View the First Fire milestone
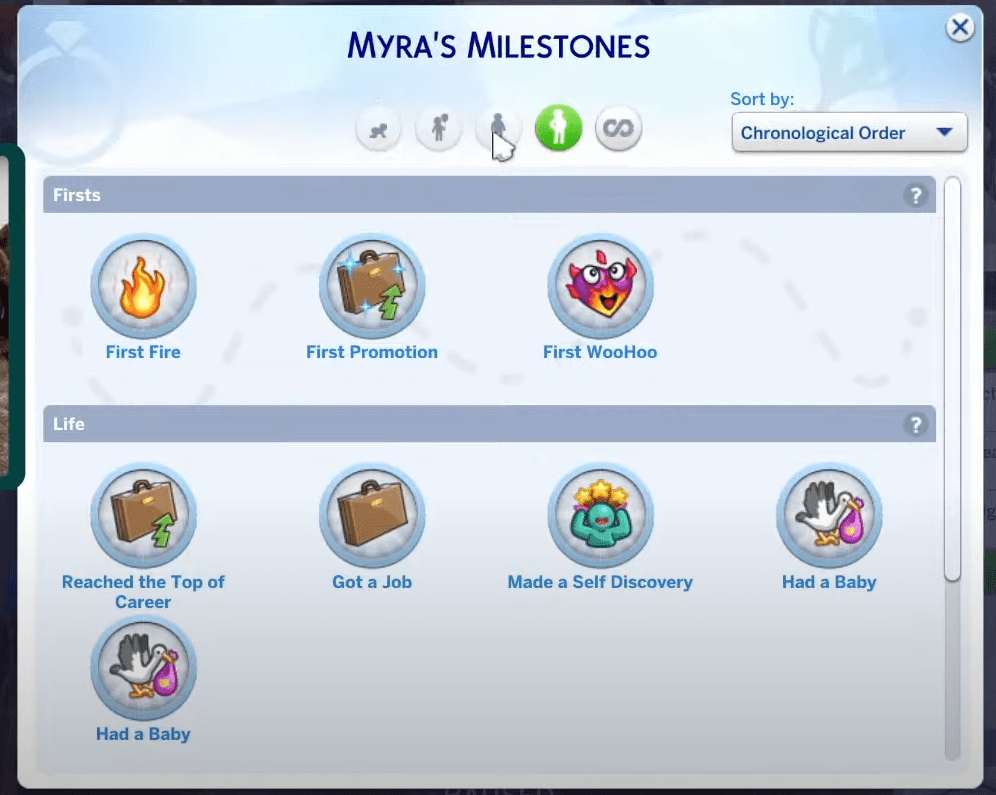 [143, 288]
